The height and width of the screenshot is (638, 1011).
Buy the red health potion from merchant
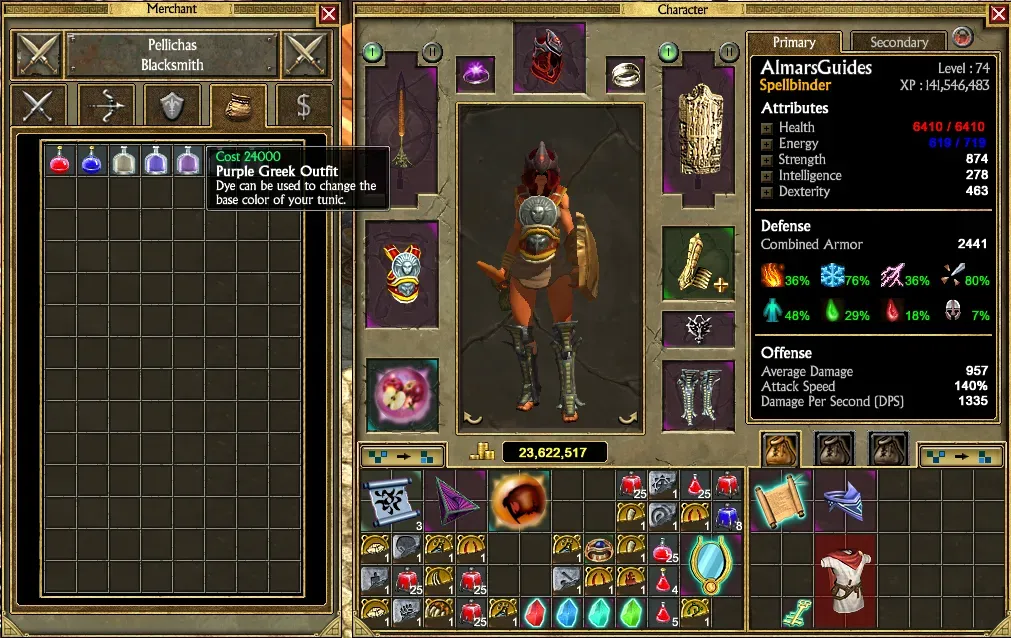point(60,160)
